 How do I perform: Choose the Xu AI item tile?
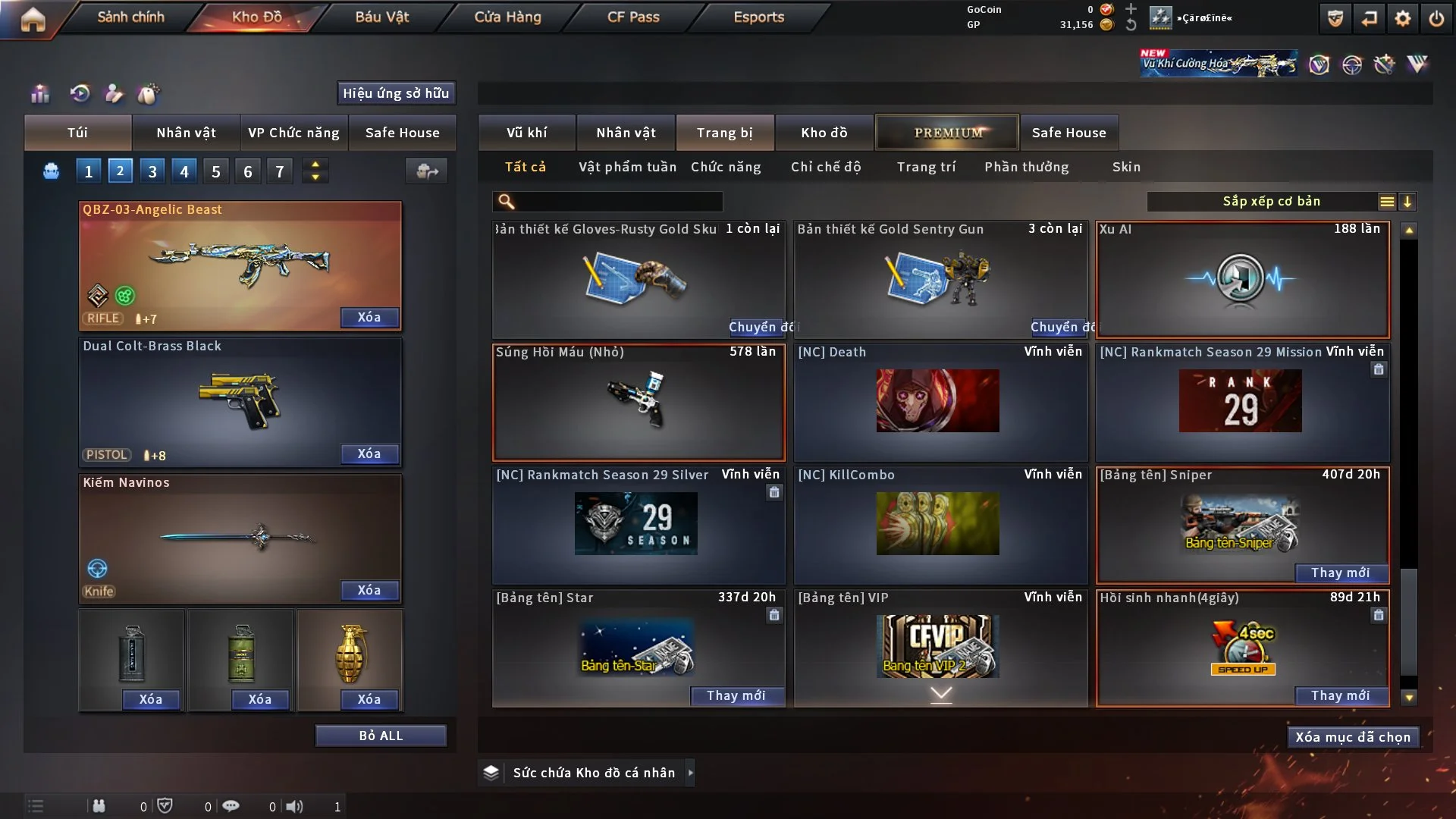1242,280
